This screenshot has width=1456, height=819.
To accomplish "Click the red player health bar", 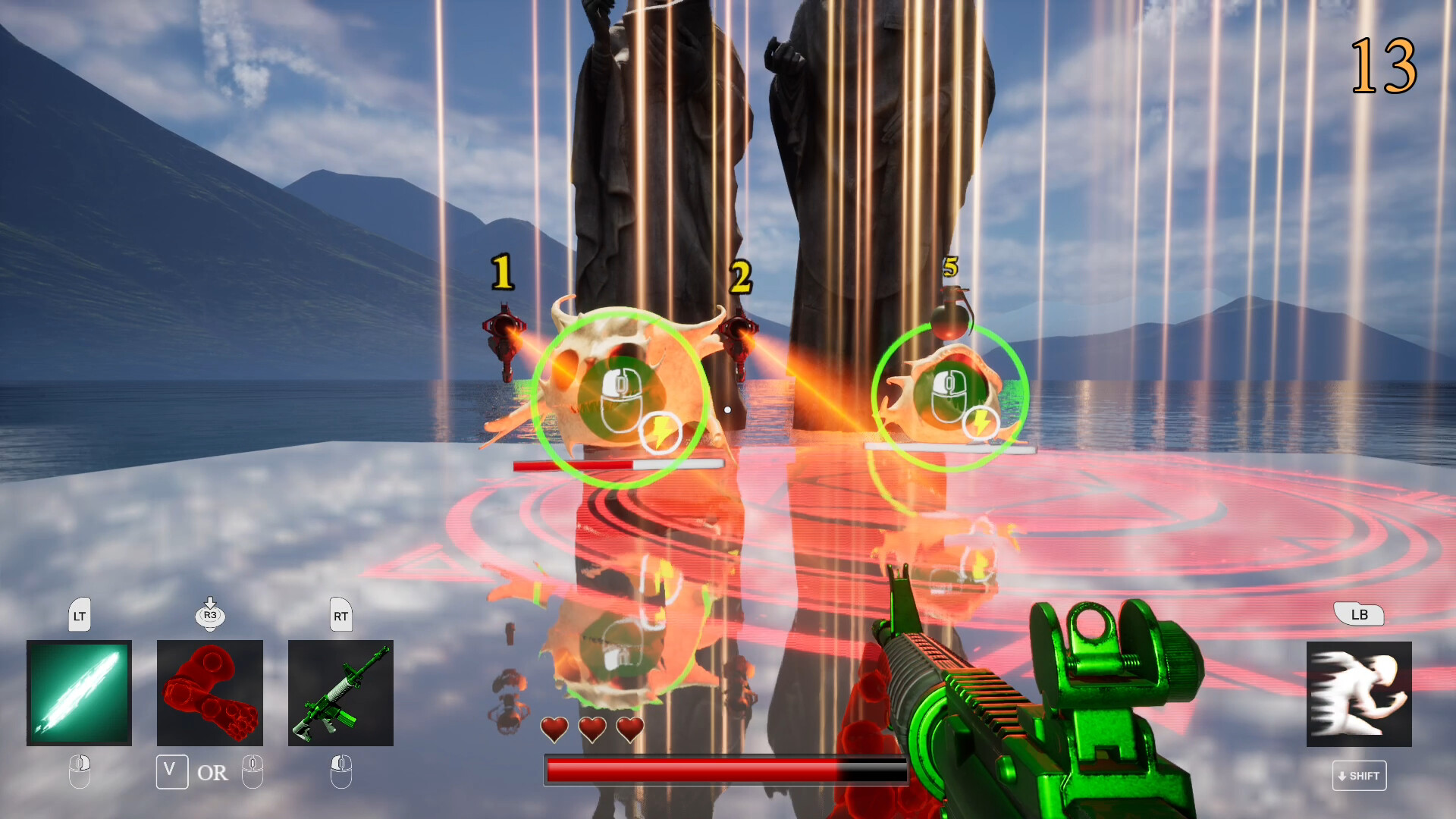I will pos(726,768).
